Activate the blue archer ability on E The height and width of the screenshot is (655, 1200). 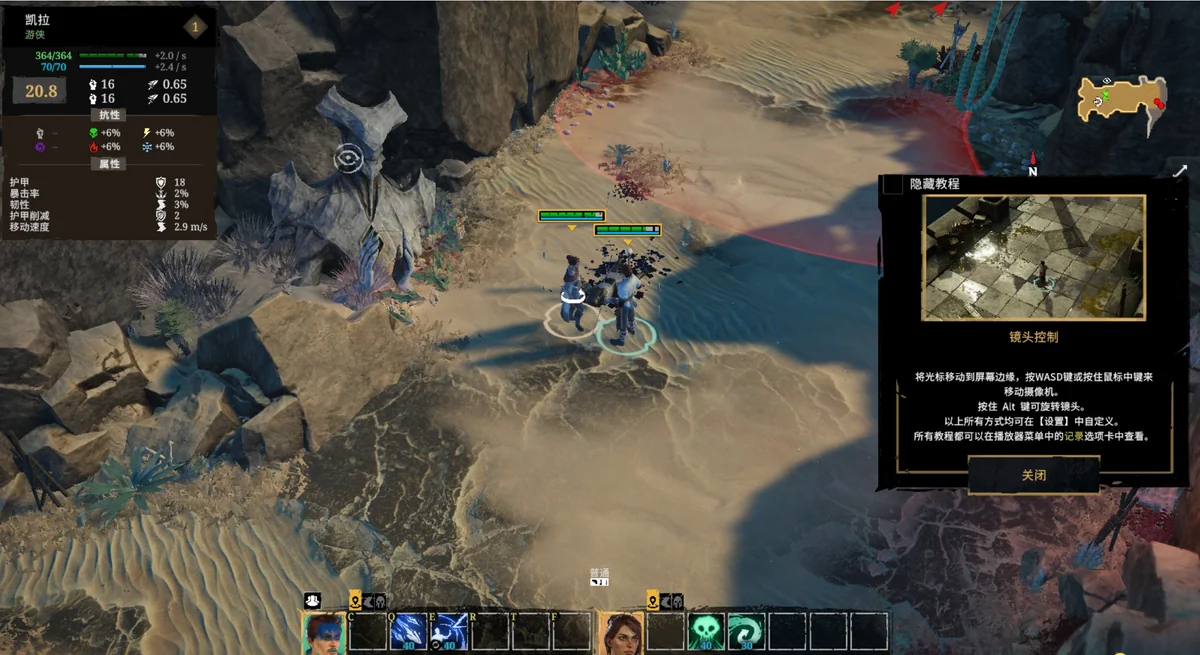click(448, 632)
